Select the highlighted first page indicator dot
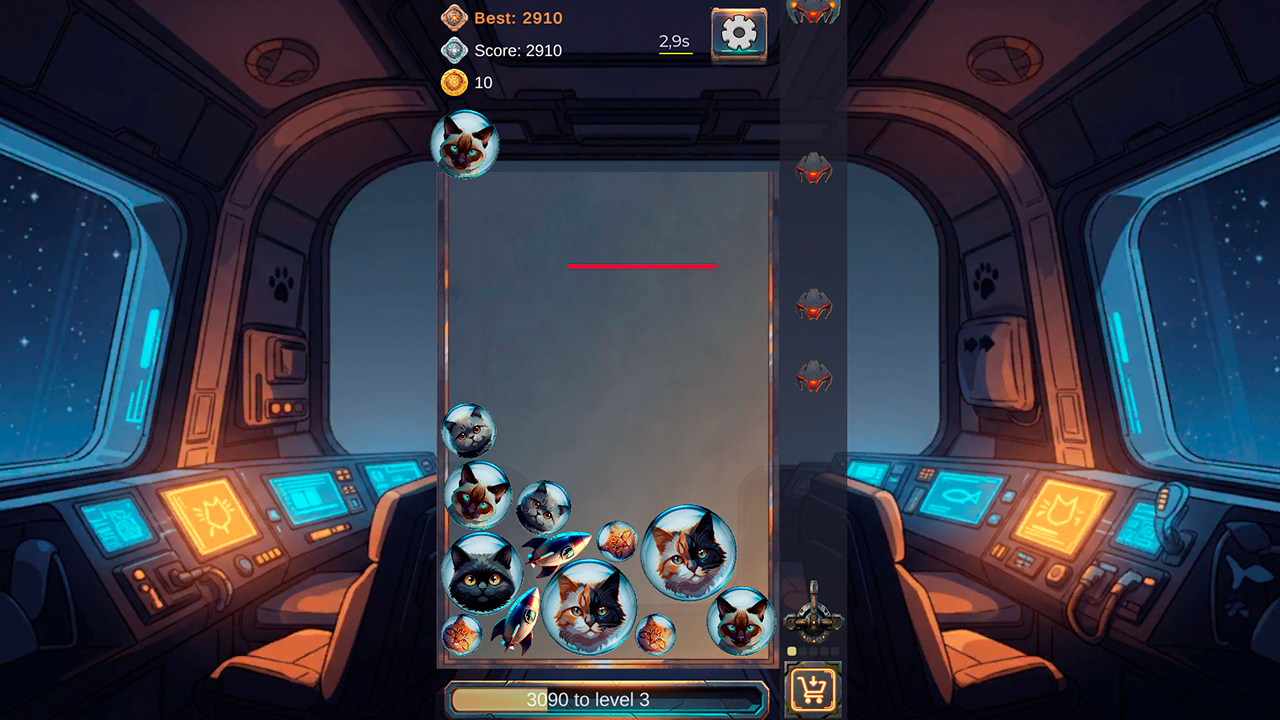The image size is (1280, 720). click(791, 650)
